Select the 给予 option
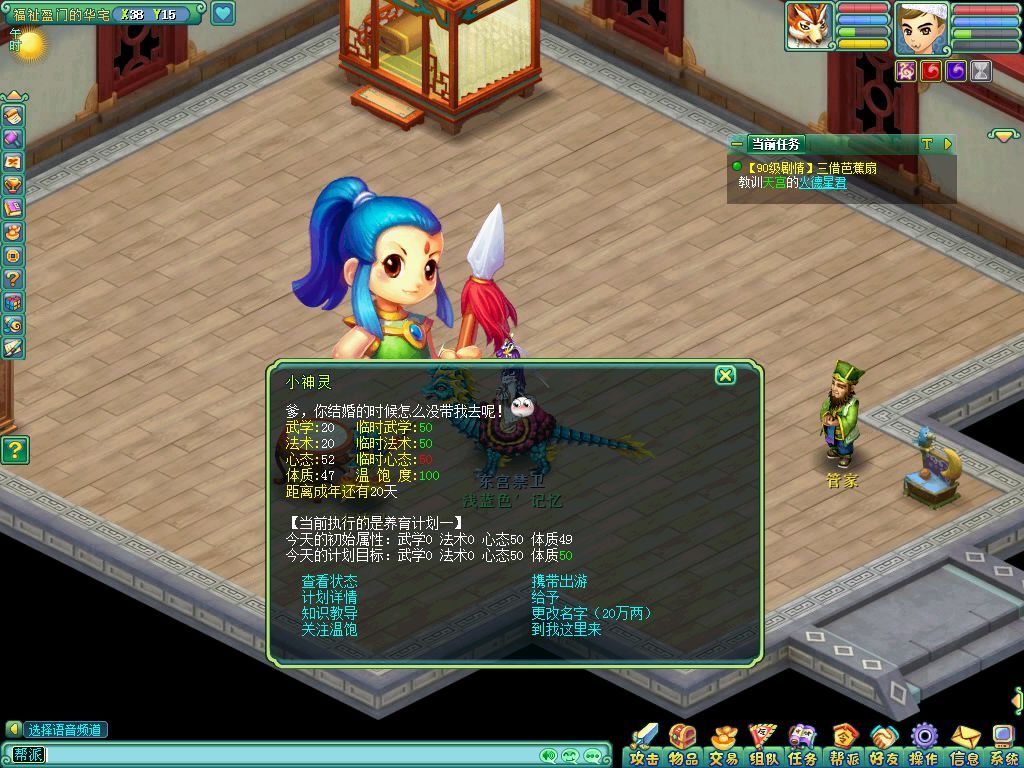Viewport: 1024px width, 768px height. pyautogui.click(x=545, y=597)
